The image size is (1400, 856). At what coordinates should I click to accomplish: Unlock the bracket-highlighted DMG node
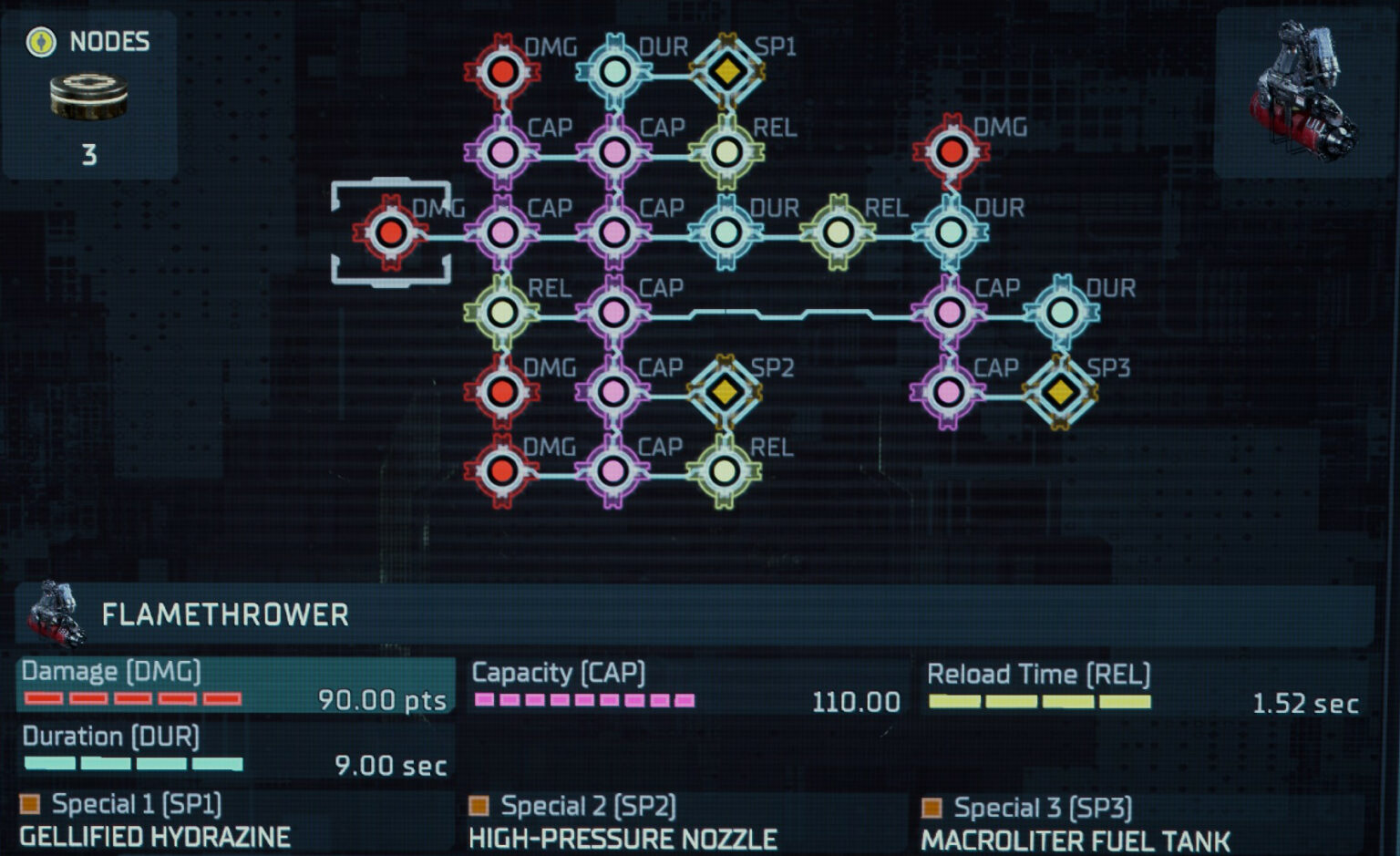pos(392,232)
